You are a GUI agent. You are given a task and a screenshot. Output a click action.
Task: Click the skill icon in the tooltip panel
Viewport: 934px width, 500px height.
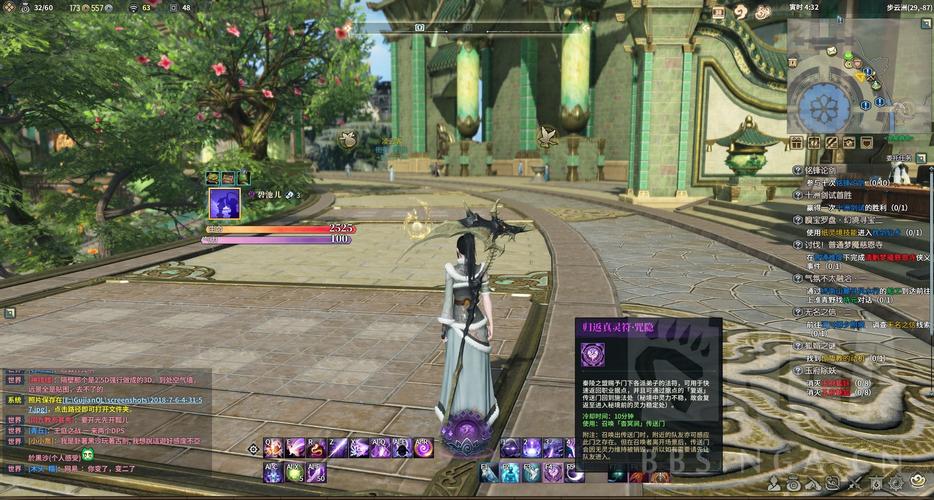coord(592,355)
